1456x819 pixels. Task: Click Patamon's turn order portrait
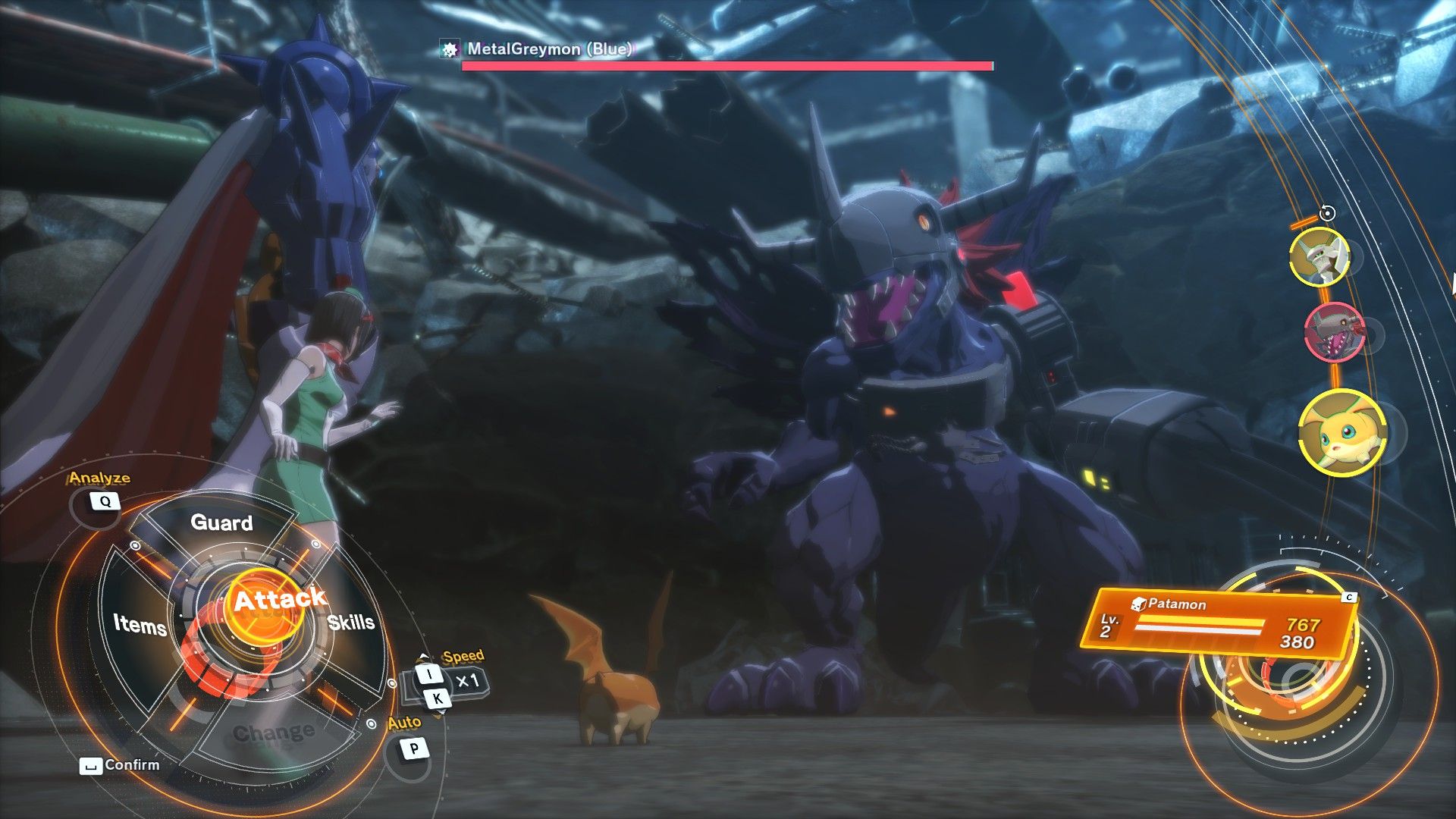pyautogui.click(x=1341, y=433)
